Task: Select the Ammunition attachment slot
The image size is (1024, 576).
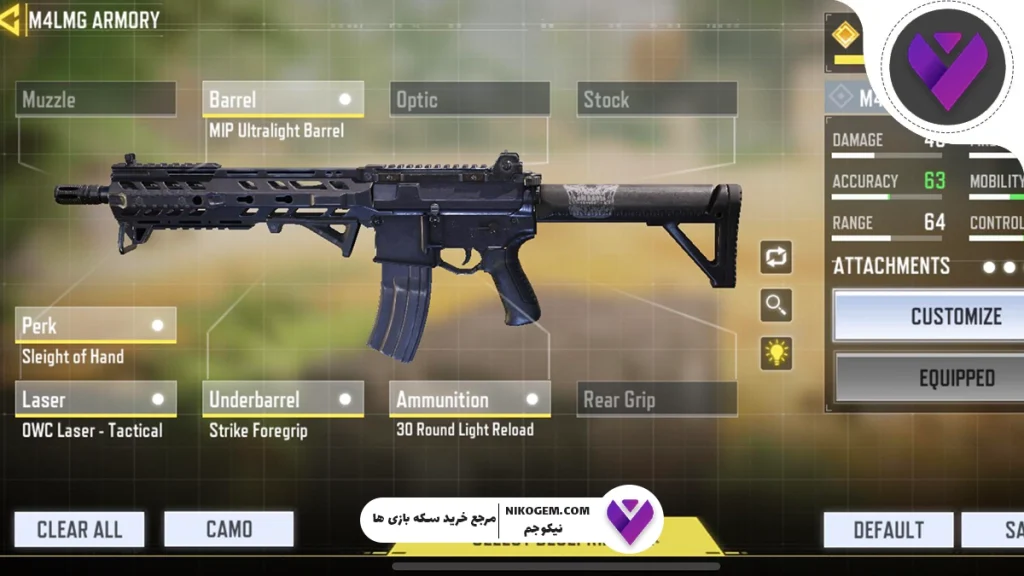Action: [x=470, y=399]
